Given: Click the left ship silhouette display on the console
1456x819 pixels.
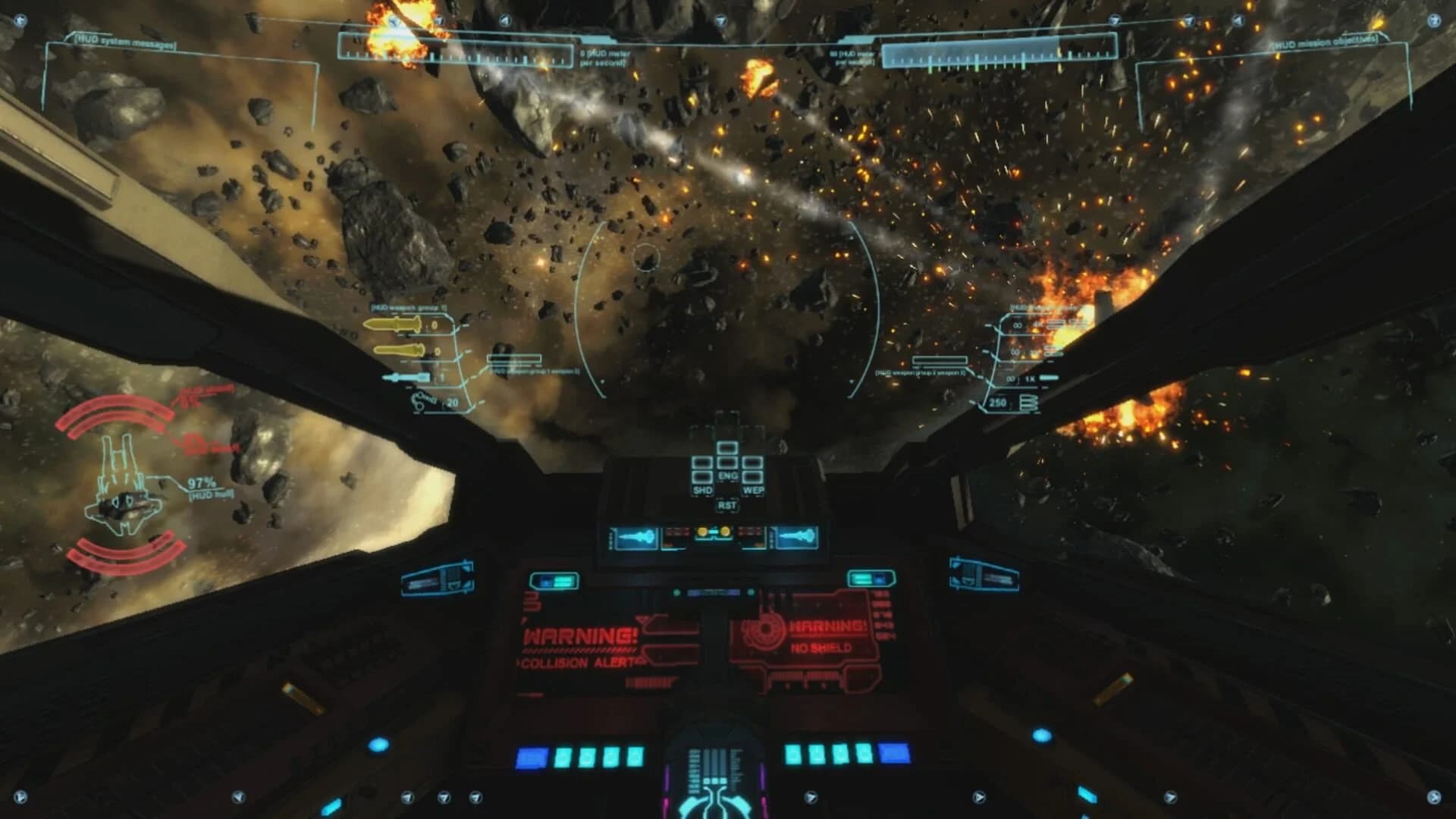Looking at the screenshot, I should [x=637, y=536].
